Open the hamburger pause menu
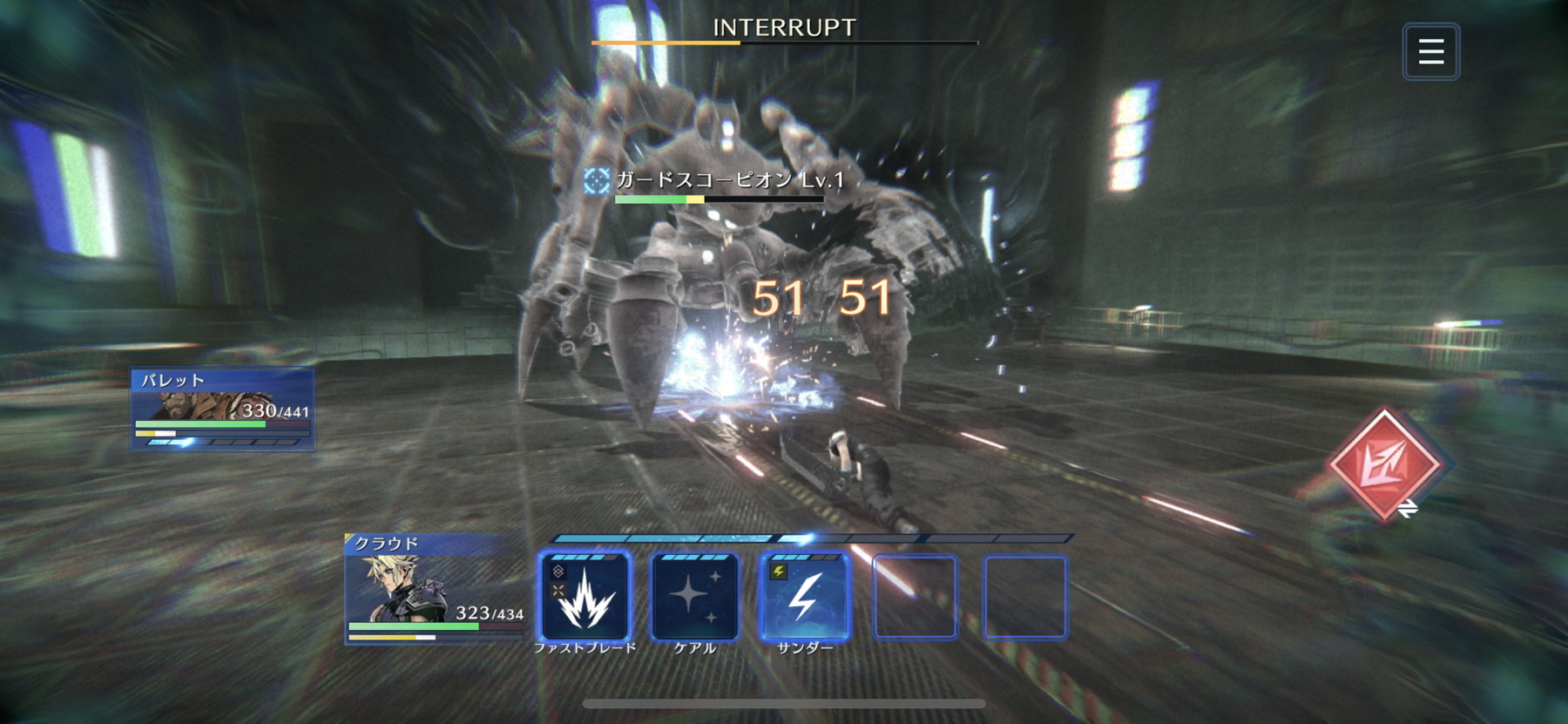The image size is (1568, 724). coord(1430,51)
